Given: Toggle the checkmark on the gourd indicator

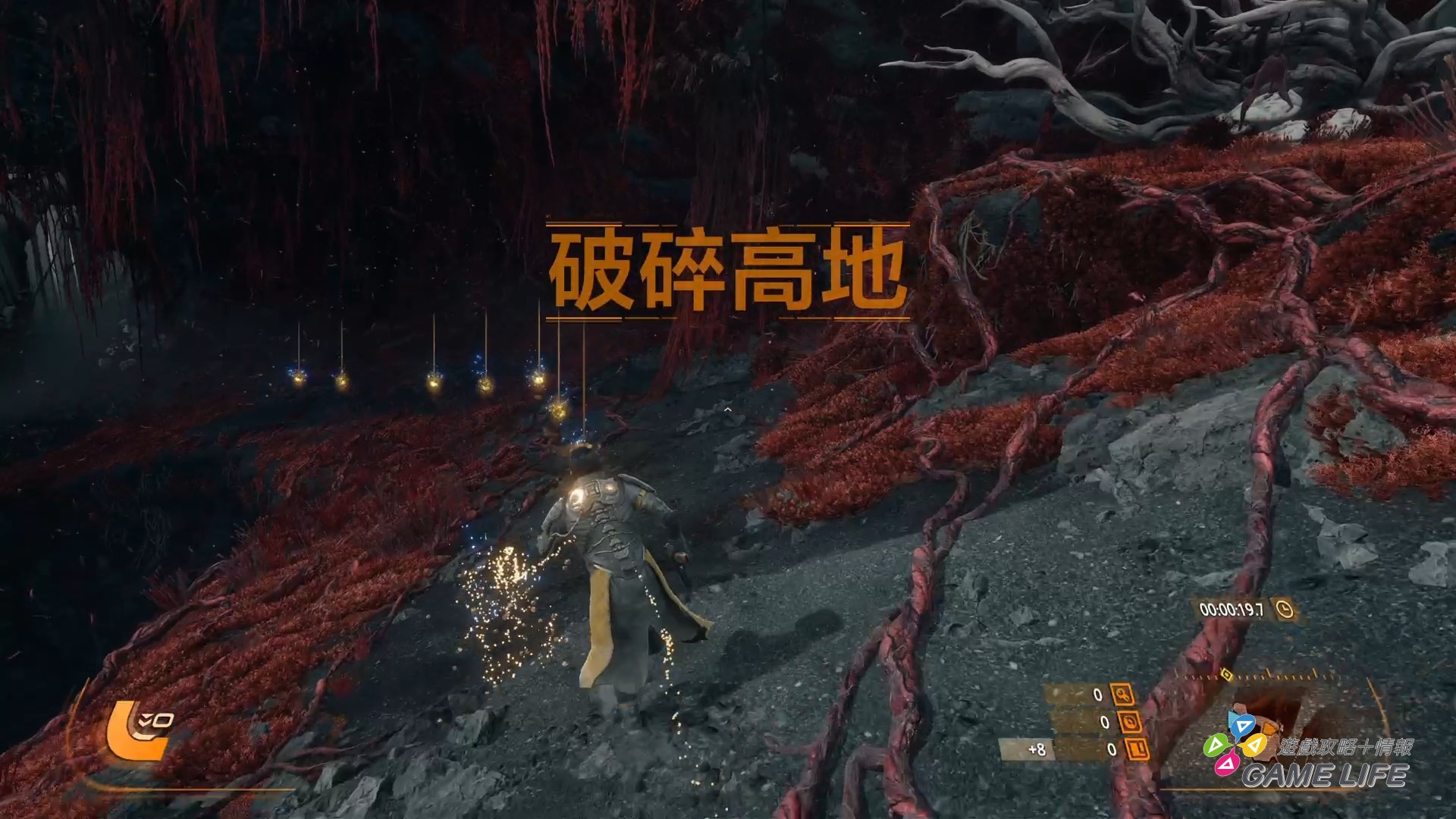Looking at the screenshot, I should click(144, 719).
